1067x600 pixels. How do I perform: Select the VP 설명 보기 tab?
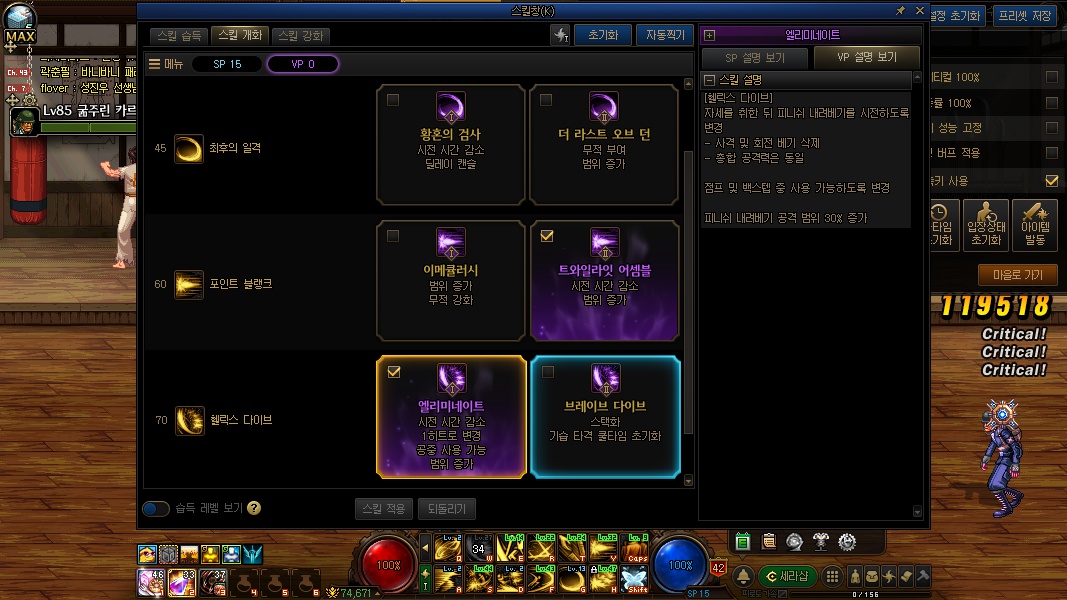[x=866, y=58]
